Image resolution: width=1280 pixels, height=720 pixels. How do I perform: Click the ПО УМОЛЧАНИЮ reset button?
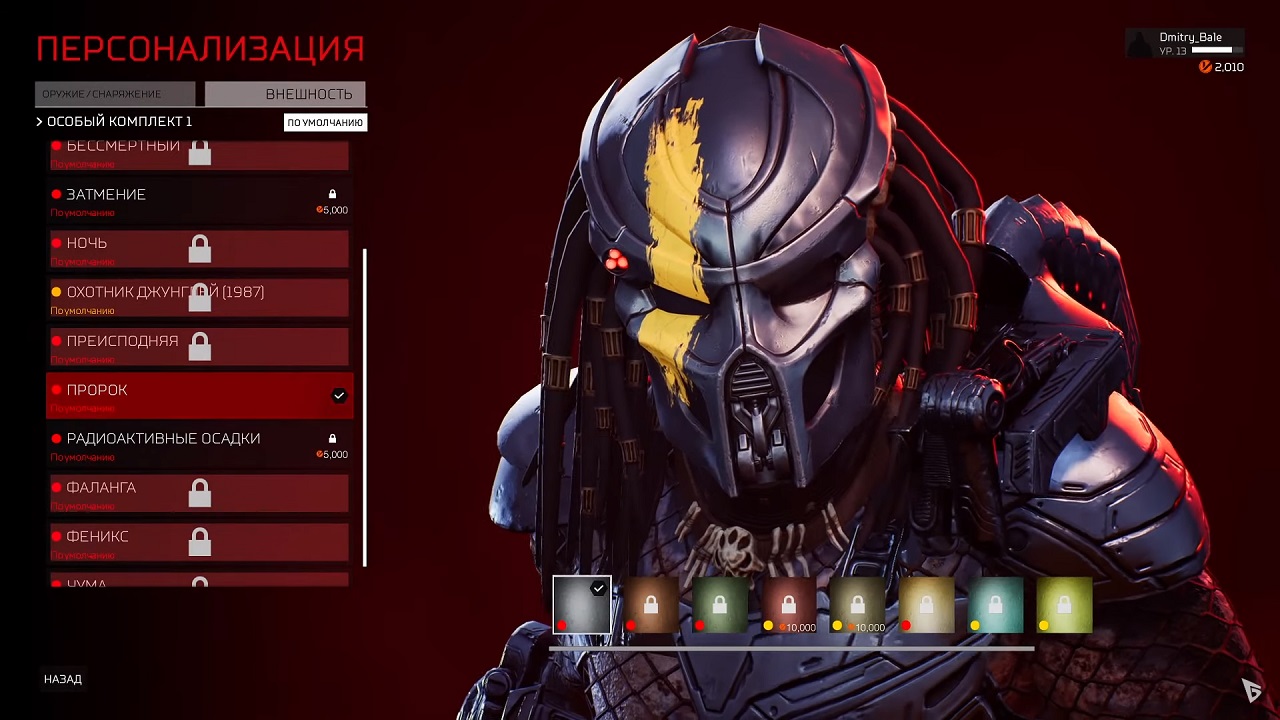325,123
